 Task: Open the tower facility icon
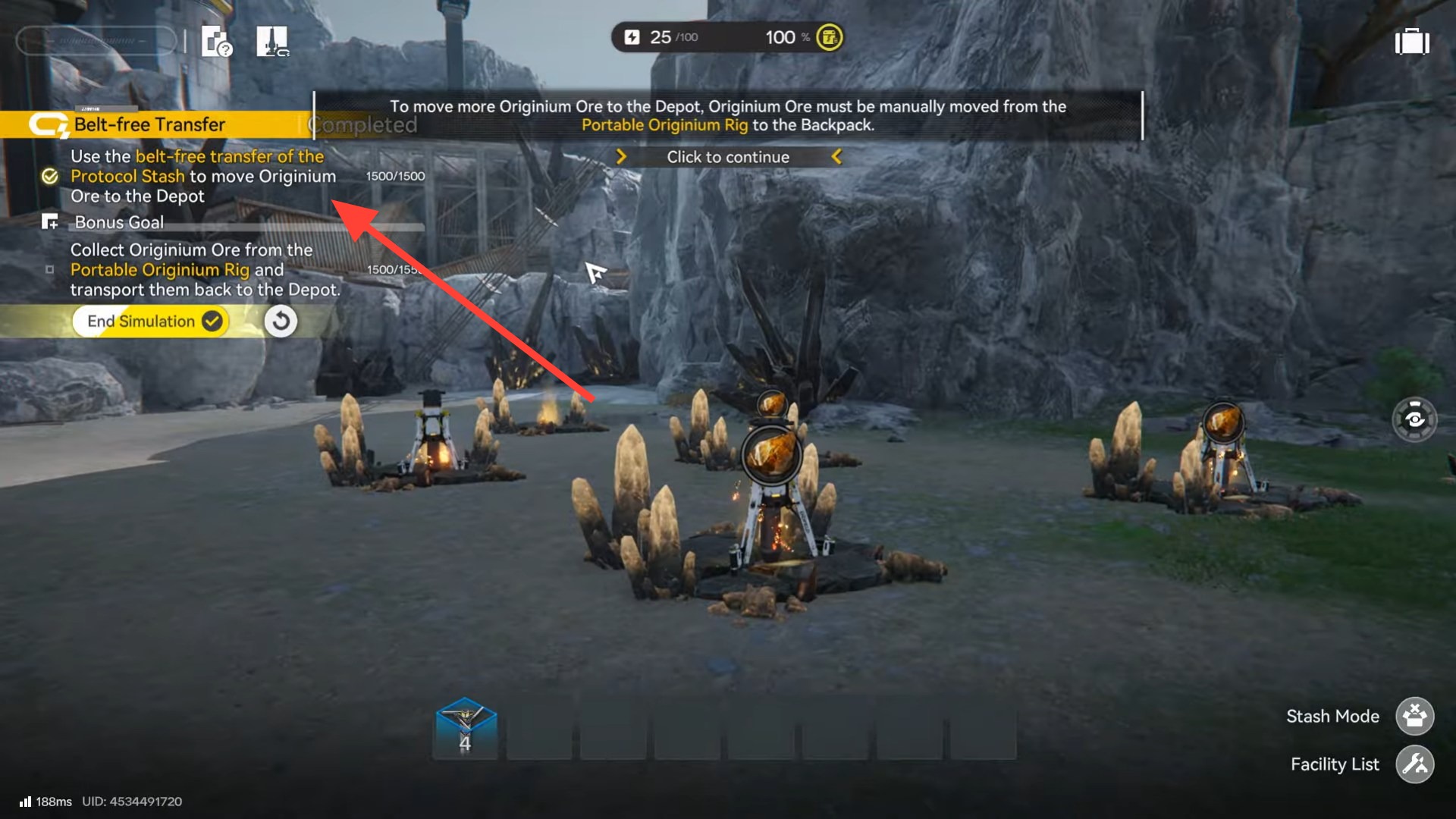272,42
